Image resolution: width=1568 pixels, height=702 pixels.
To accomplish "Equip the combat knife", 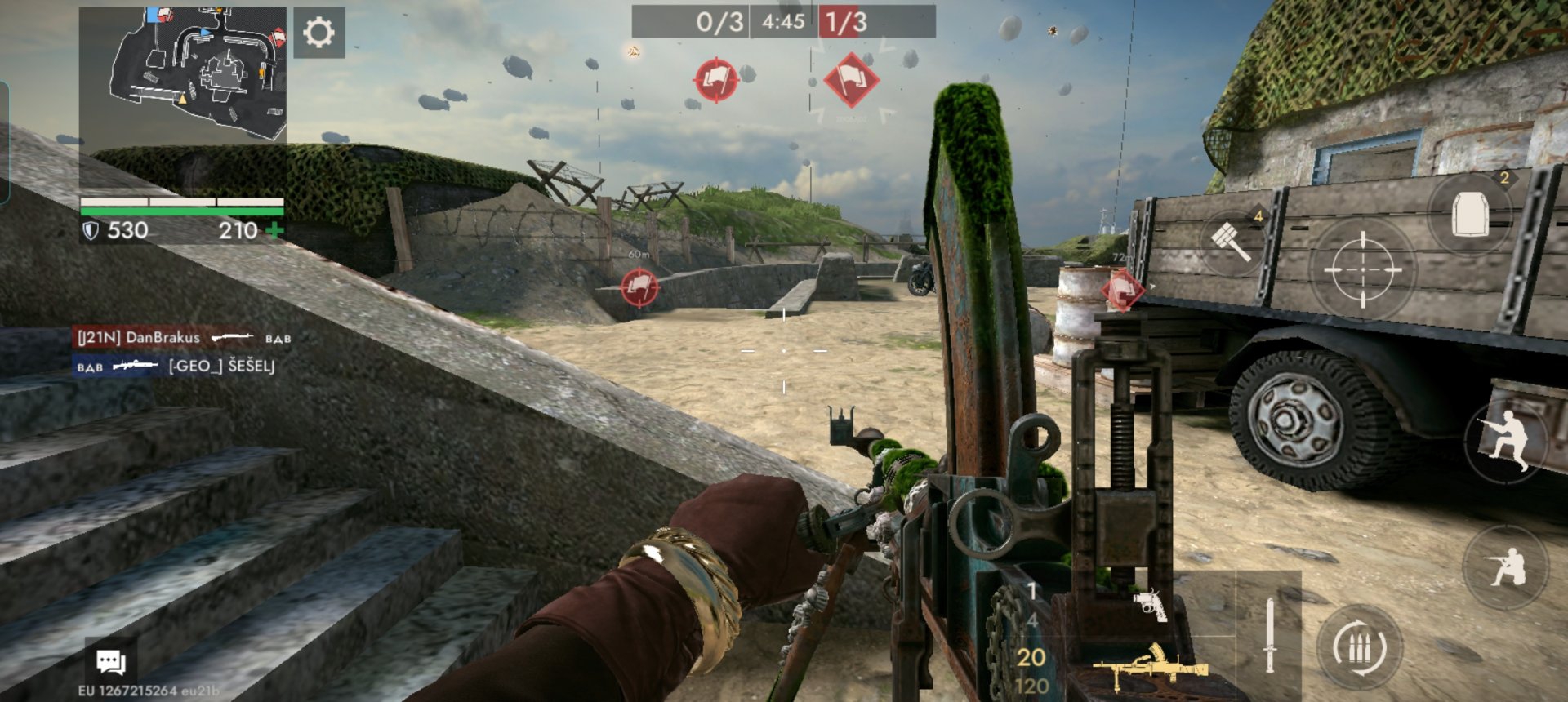I will (x=1269, y=635).
